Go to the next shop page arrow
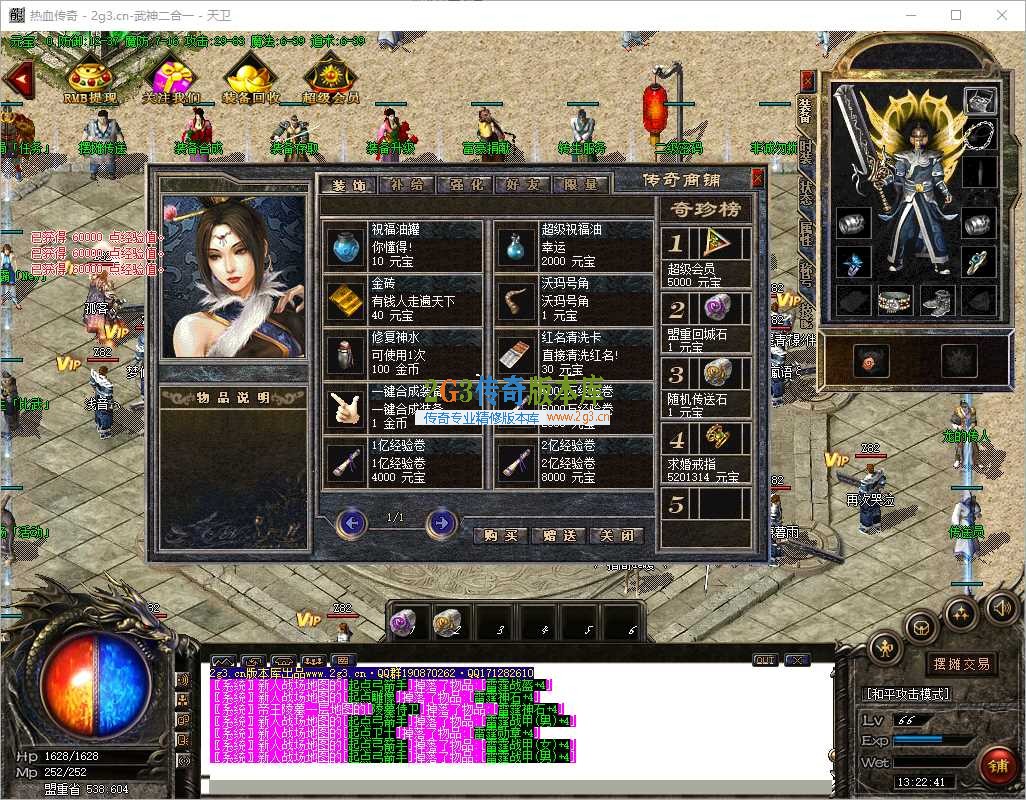The width and height of the screenshot is (1026, 800). 441,522
